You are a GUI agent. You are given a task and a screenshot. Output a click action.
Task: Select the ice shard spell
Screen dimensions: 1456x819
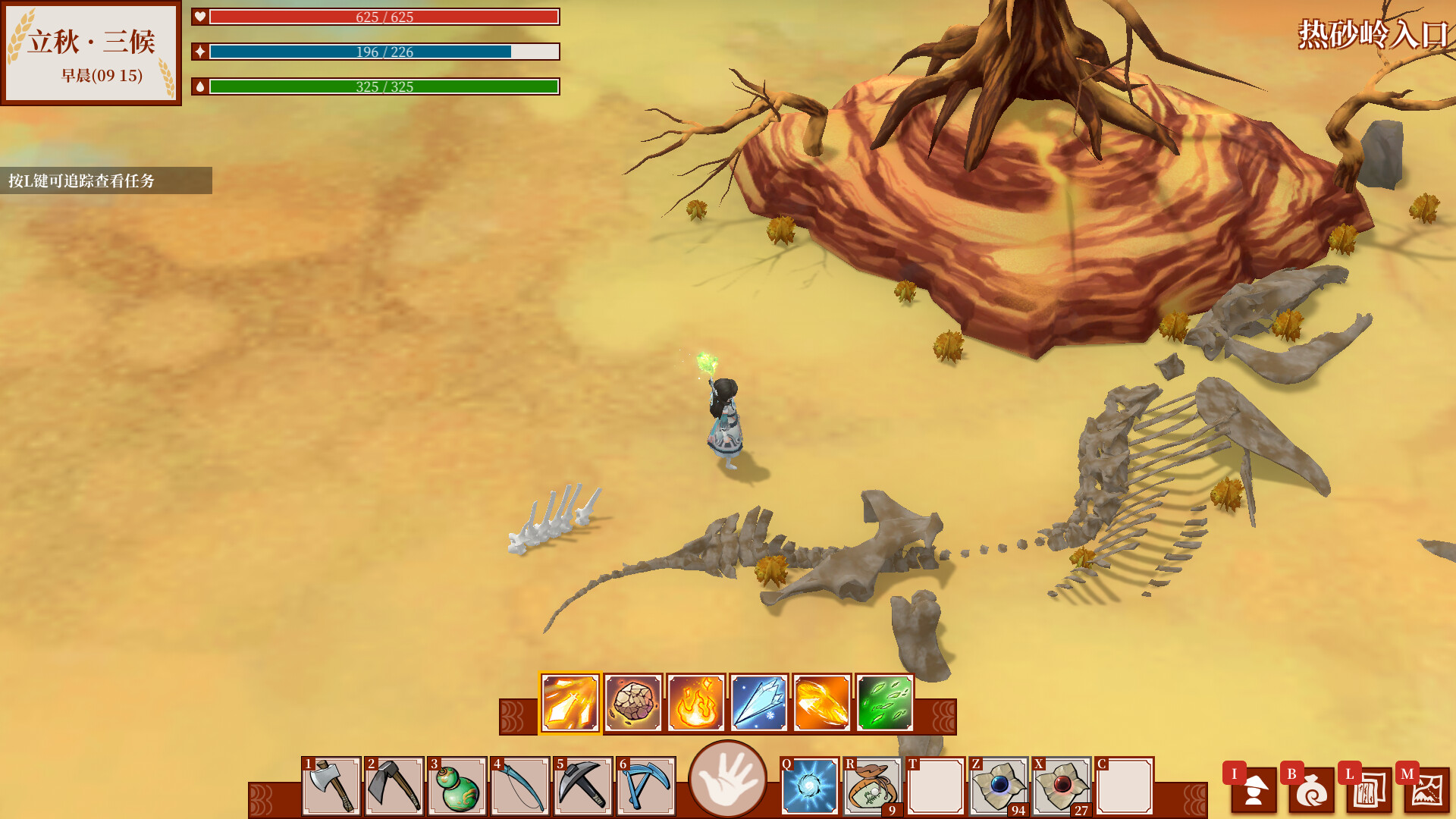pyautogui.click(x=759, y=703)
